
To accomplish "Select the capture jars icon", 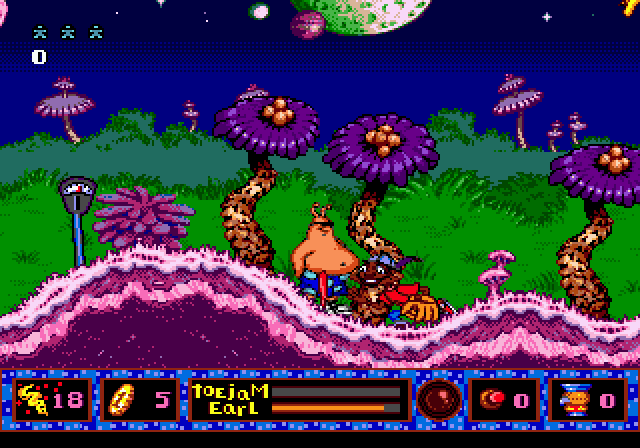I will (x=33, y=400).
